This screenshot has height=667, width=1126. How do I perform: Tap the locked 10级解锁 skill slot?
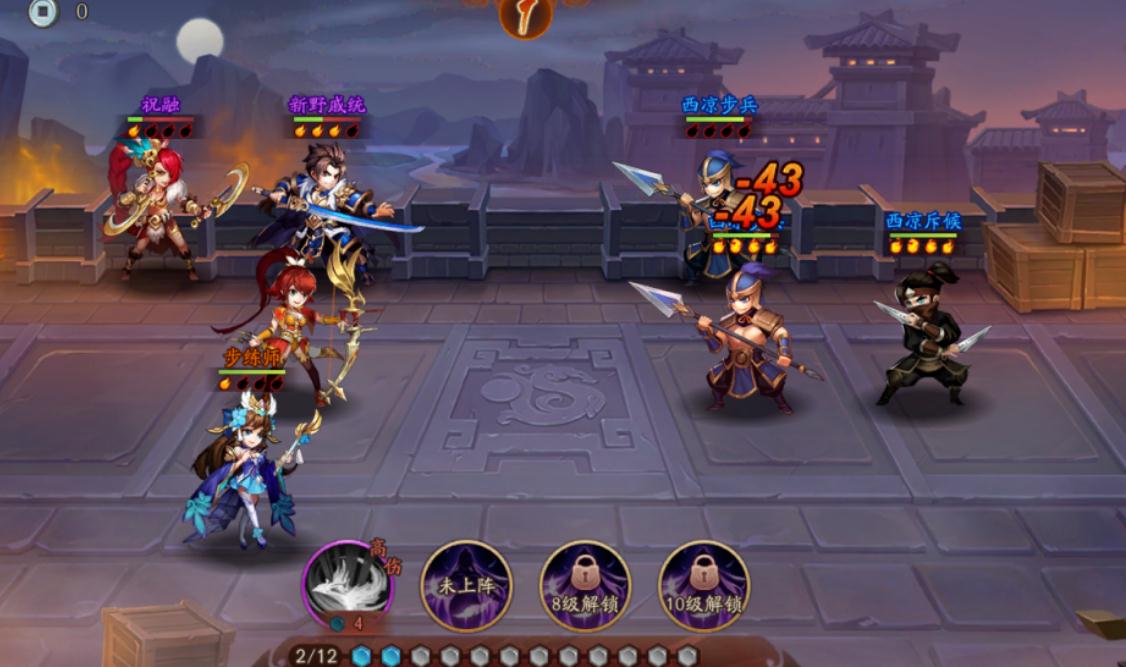[704, 585]
